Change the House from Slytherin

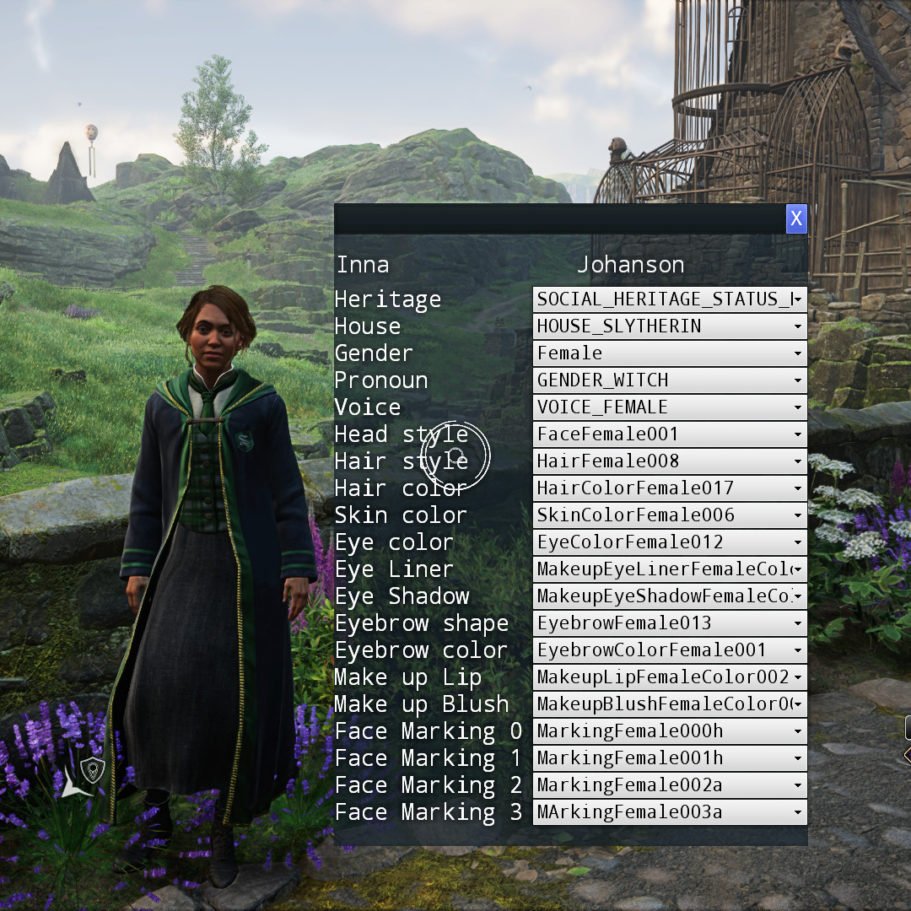tap(669, 326)
